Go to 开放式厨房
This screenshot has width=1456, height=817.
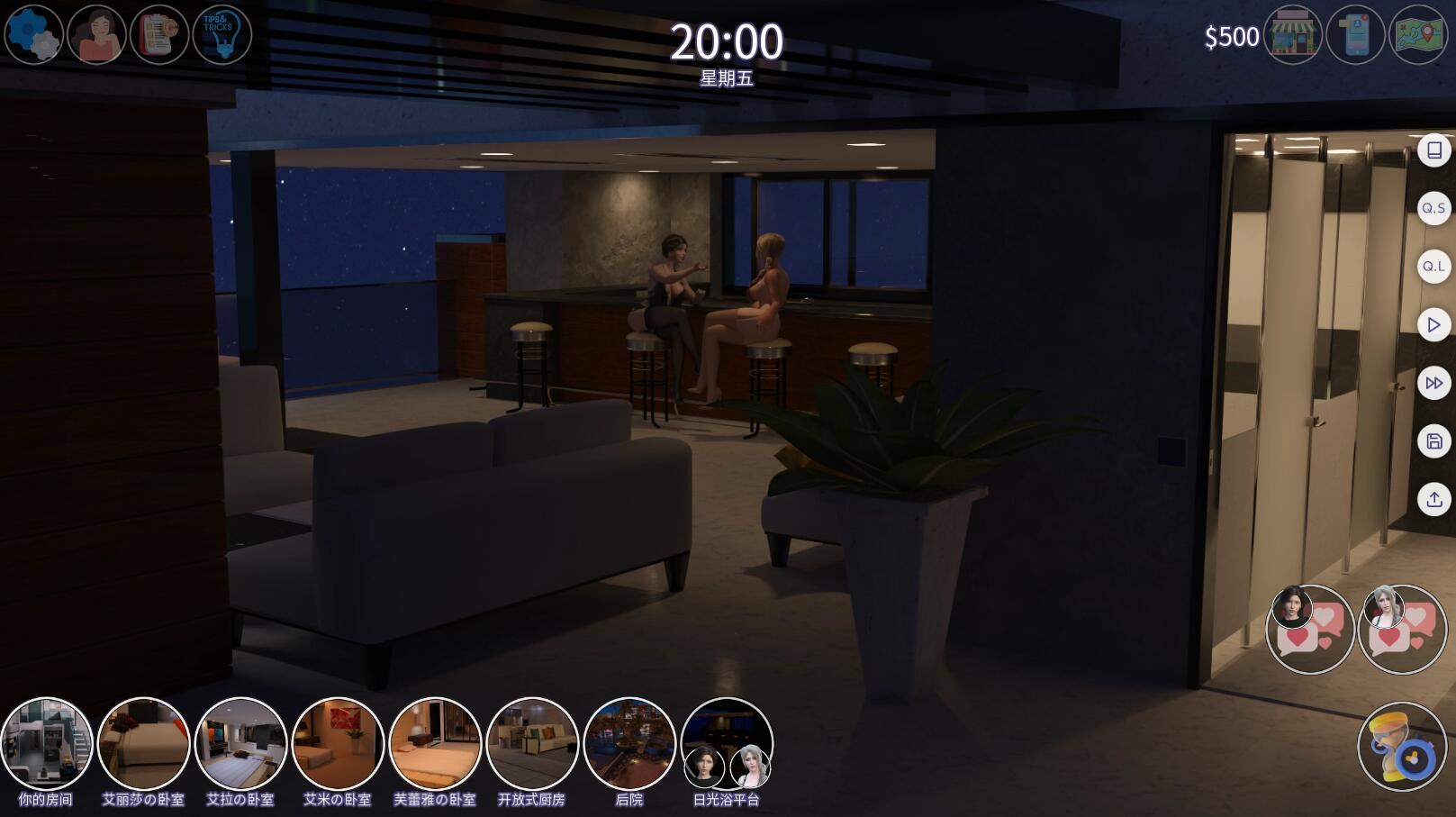(532, 745)
